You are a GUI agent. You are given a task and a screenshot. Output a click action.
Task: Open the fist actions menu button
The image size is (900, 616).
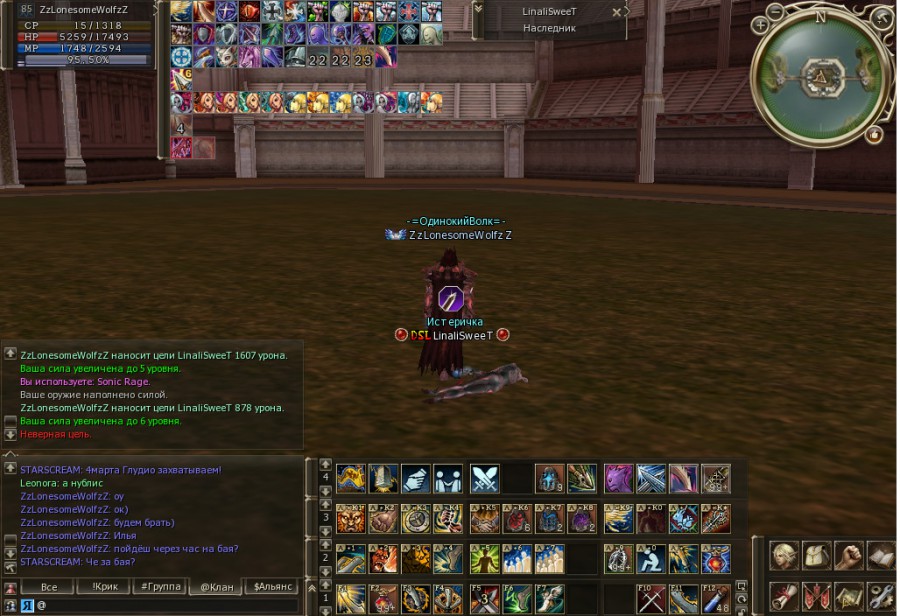pos(849,556)
